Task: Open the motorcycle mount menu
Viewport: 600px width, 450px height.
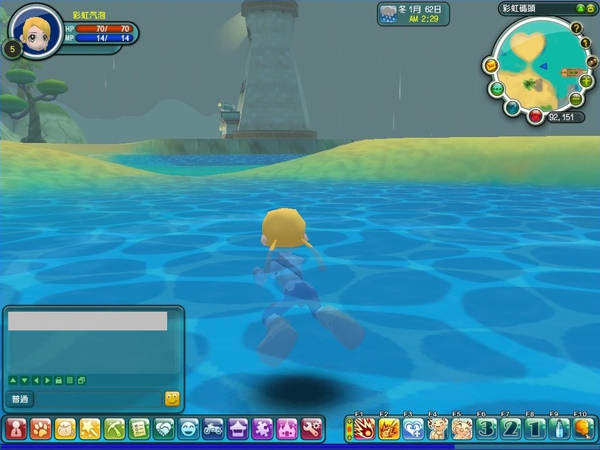Action: (x=212, y=429)
